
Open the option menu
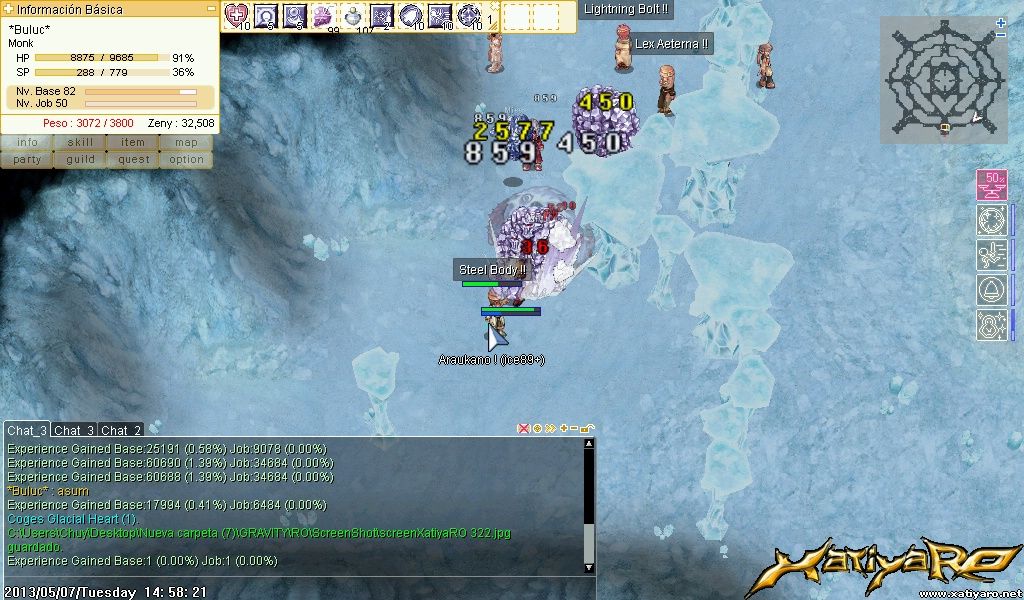(186, 159)
